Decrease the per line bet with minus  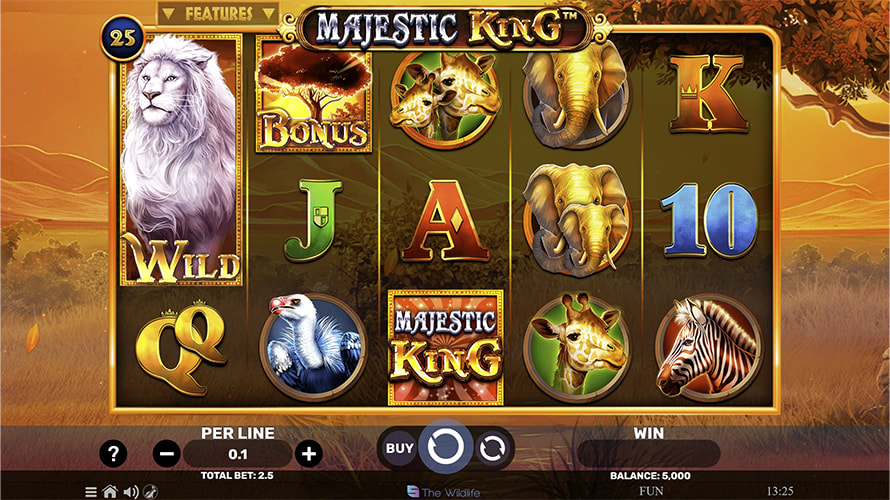coord(166,453)
